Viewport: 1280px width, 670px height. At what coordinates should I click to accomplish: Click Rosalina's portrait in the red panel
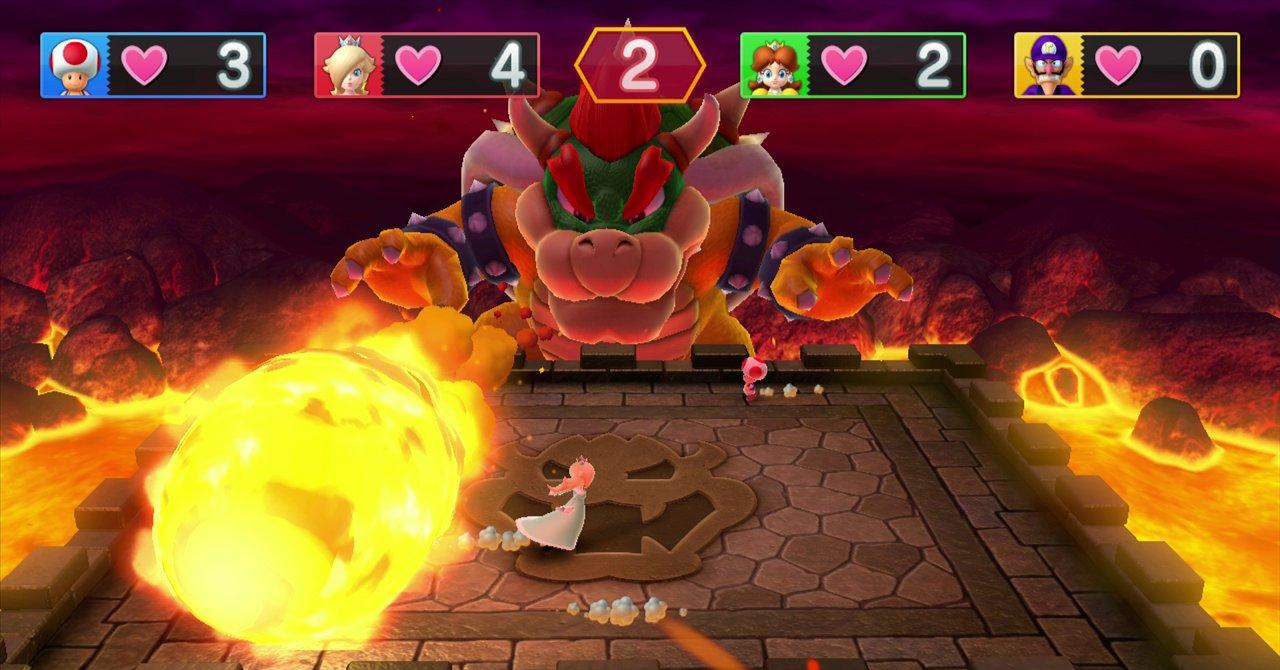[x=348, y=65]
